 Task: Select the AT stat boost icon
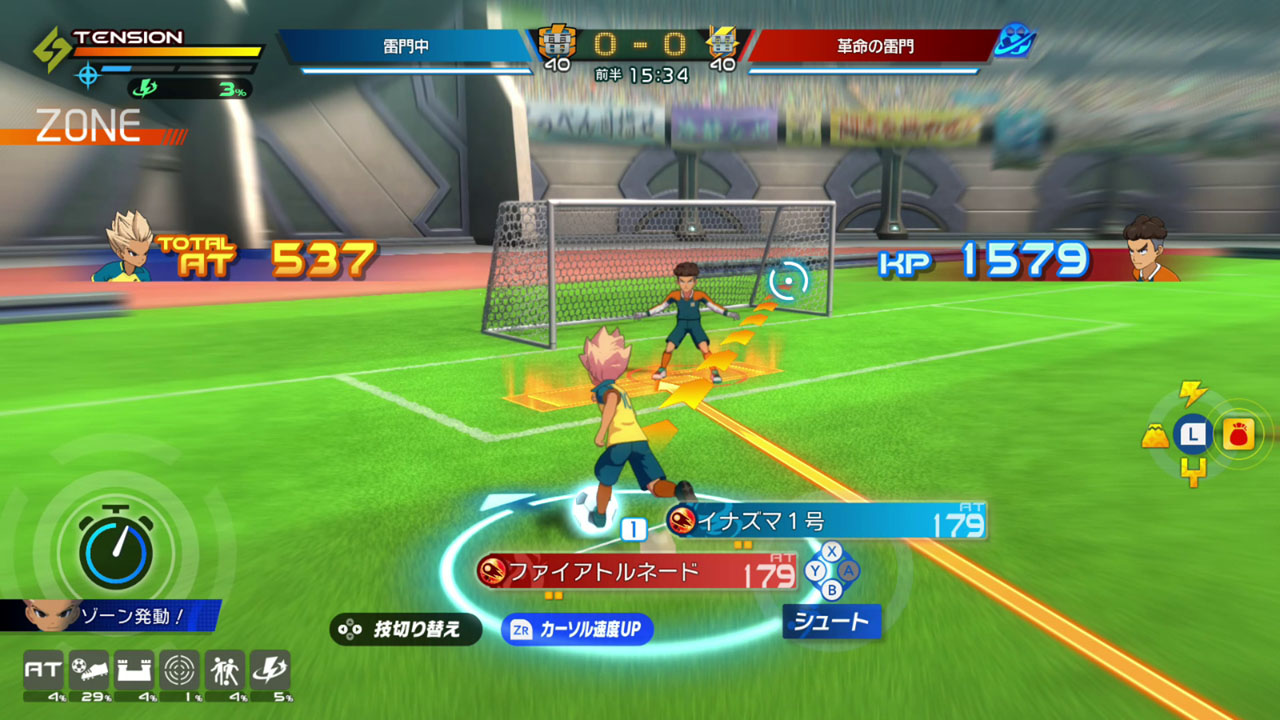coord(43,669)
